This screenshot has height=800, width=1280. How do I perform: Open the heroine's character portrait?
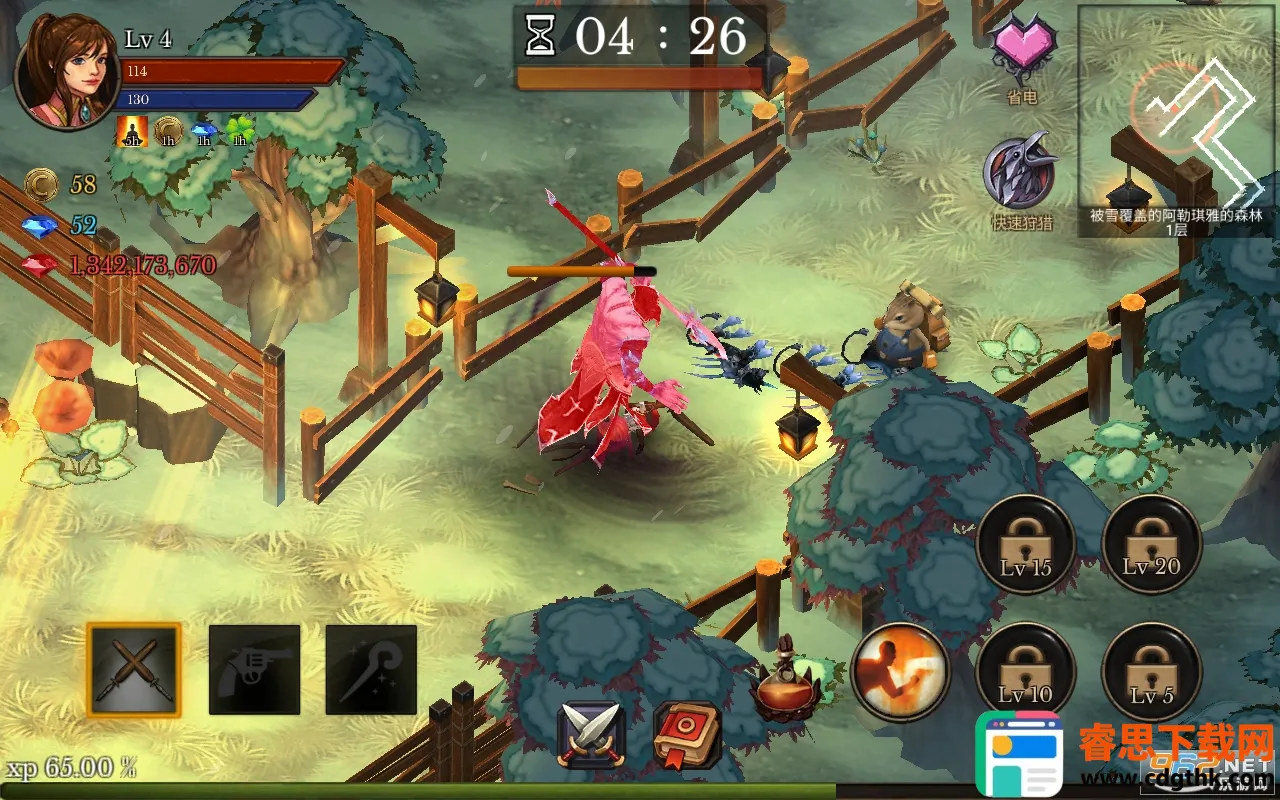click(66, 77)
